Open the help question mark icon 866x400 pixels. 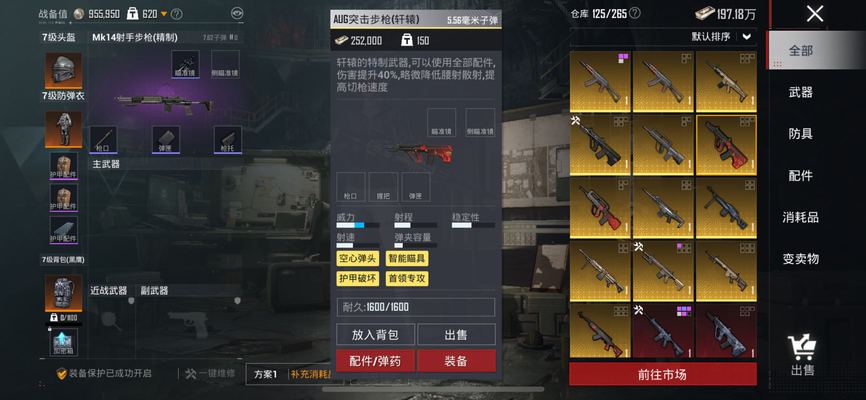[177, 14]
